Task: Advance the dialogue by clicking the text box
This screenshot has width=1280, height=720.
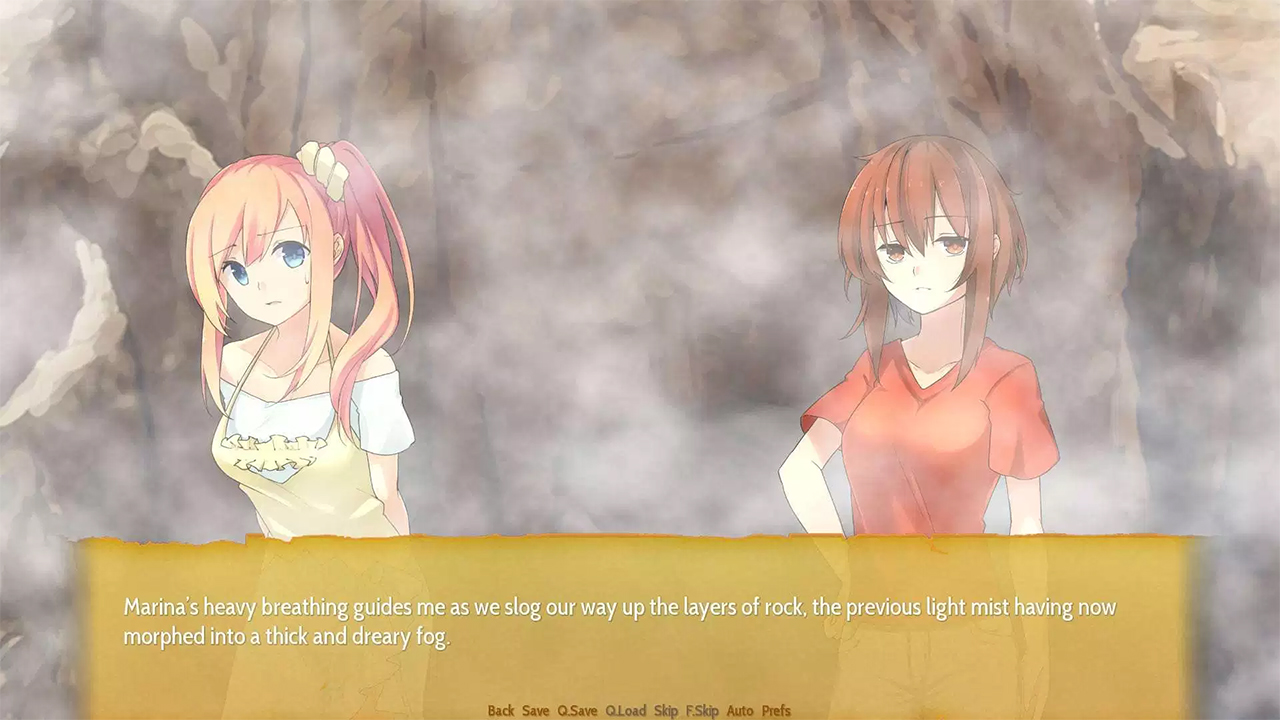Action: point(640,622)
